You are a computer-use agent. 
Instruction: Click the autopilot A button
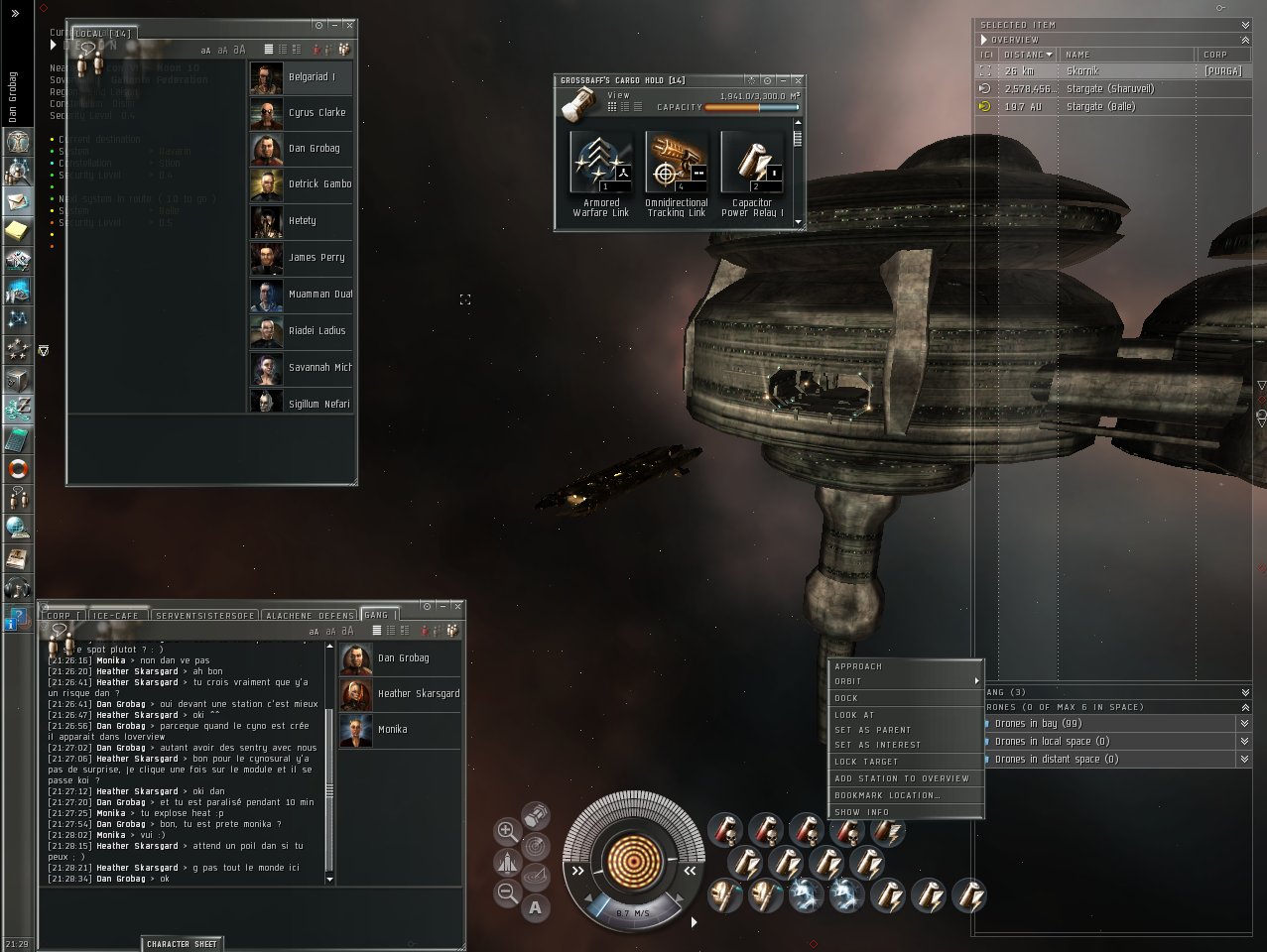pos(536,906)
